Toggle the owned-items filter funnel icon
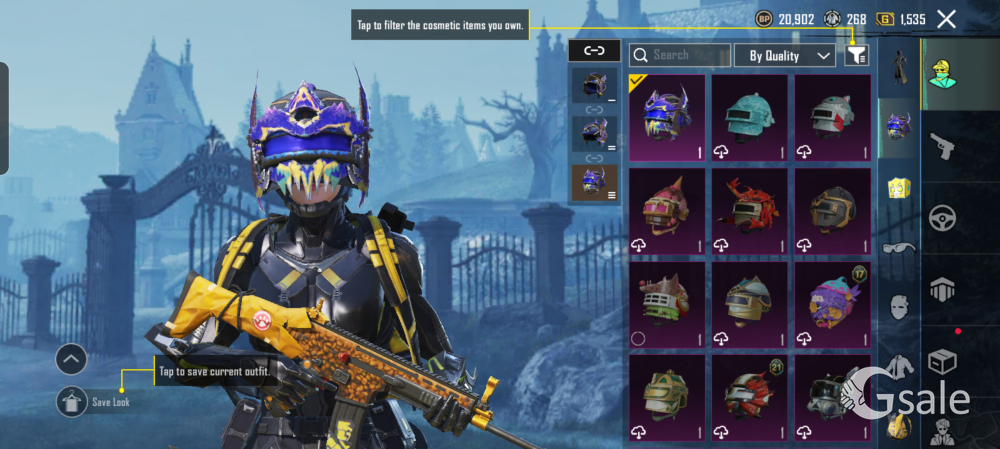Viewport: 1000px width, 449px height. point(856,56)
